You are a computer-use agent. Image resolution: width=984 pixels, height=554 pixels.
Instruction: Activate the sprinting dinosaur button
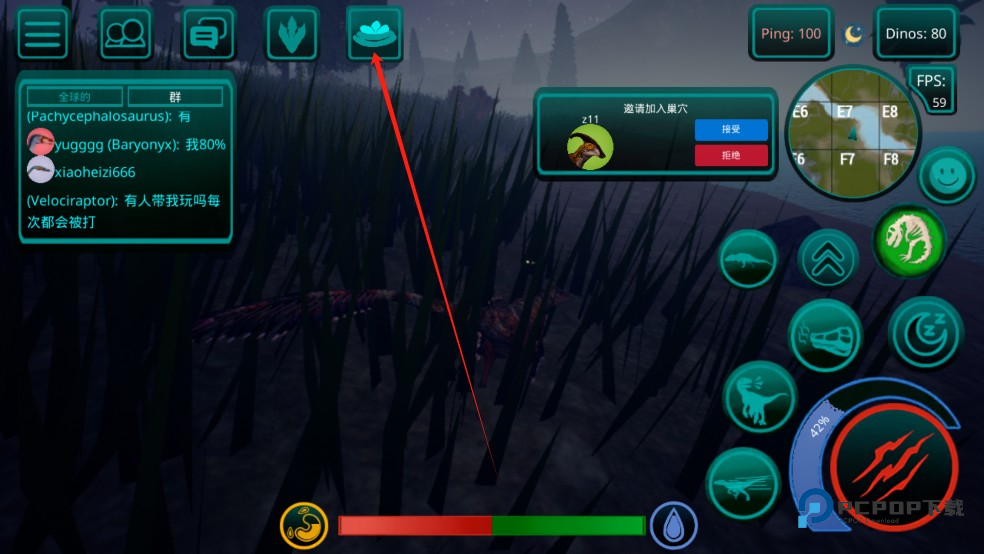tap(744, 484)
